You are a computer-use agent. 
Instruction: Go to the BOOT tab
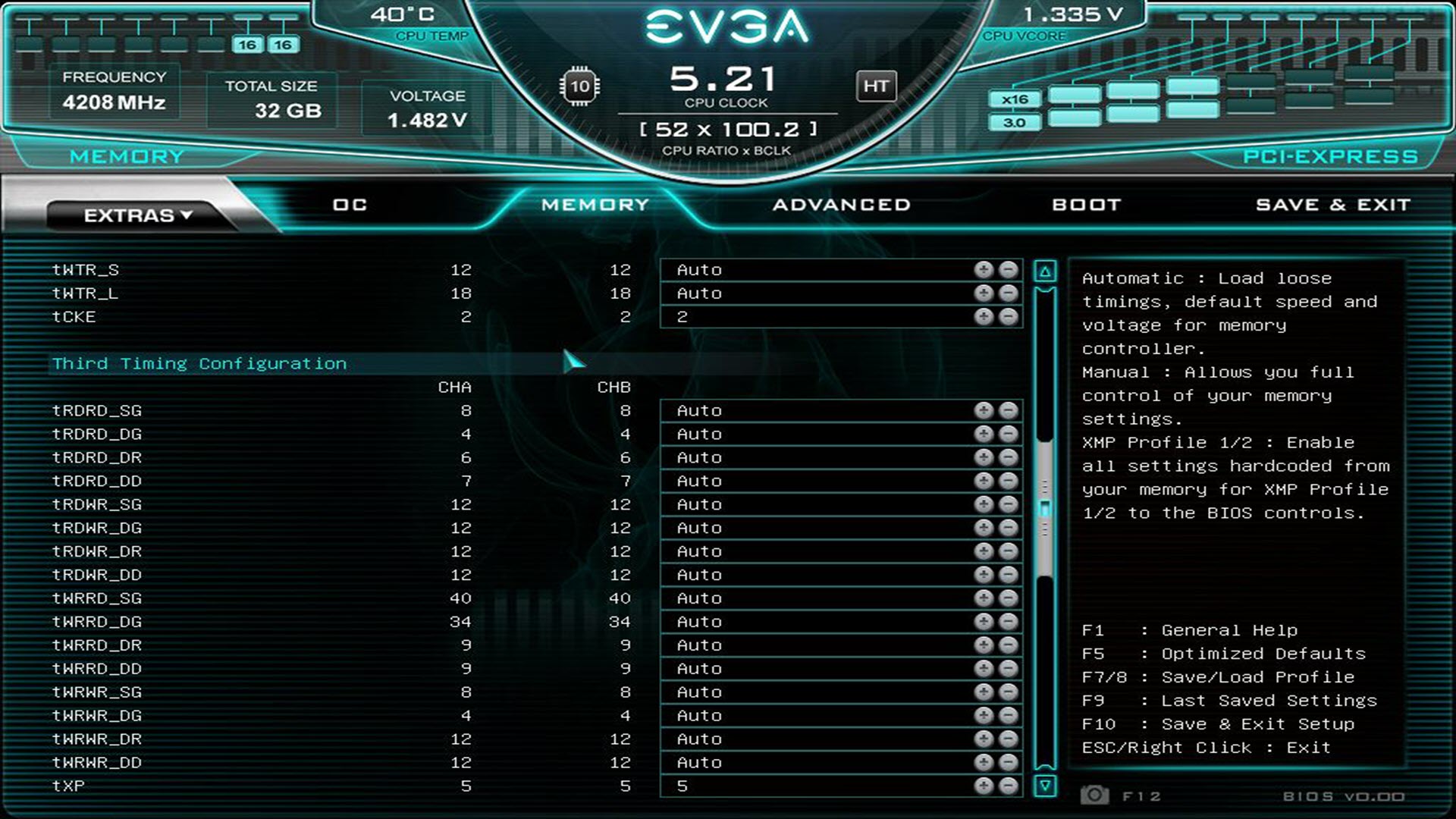(1086, 205)
